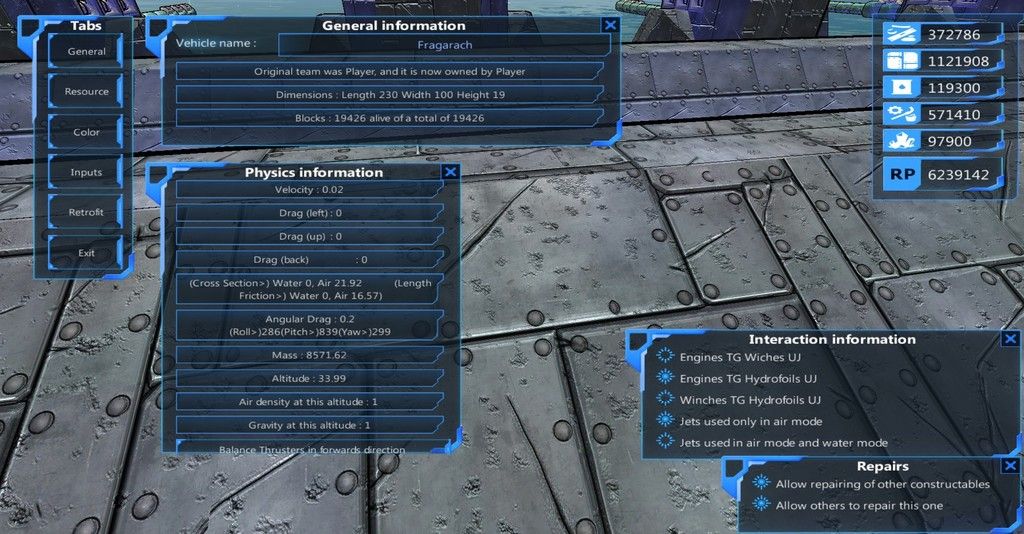
Task: Toggle Engines TG Hydrofoils UJ option
Action: coord(665,378)
